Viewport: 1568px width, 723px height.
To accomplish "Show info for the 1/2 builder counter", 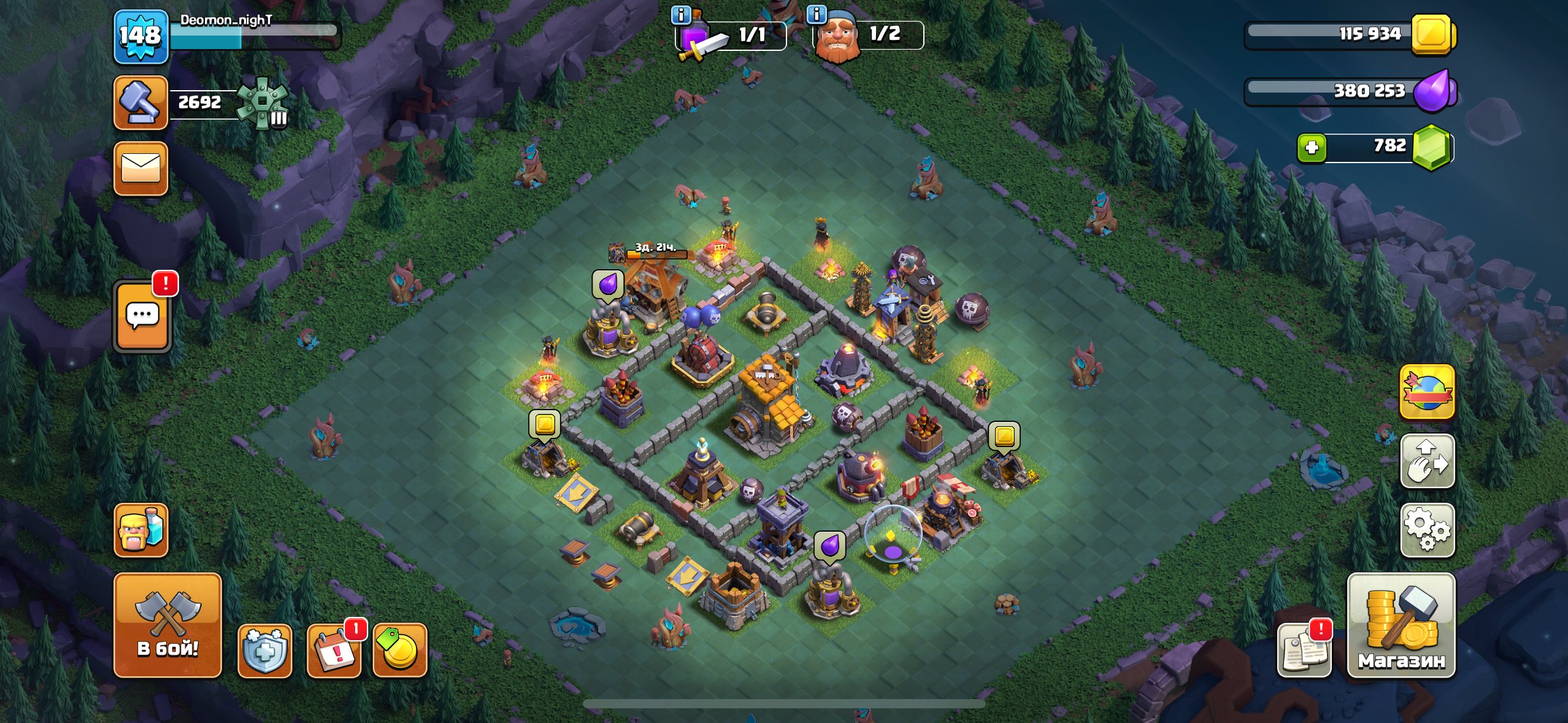I will click(817, 13).
